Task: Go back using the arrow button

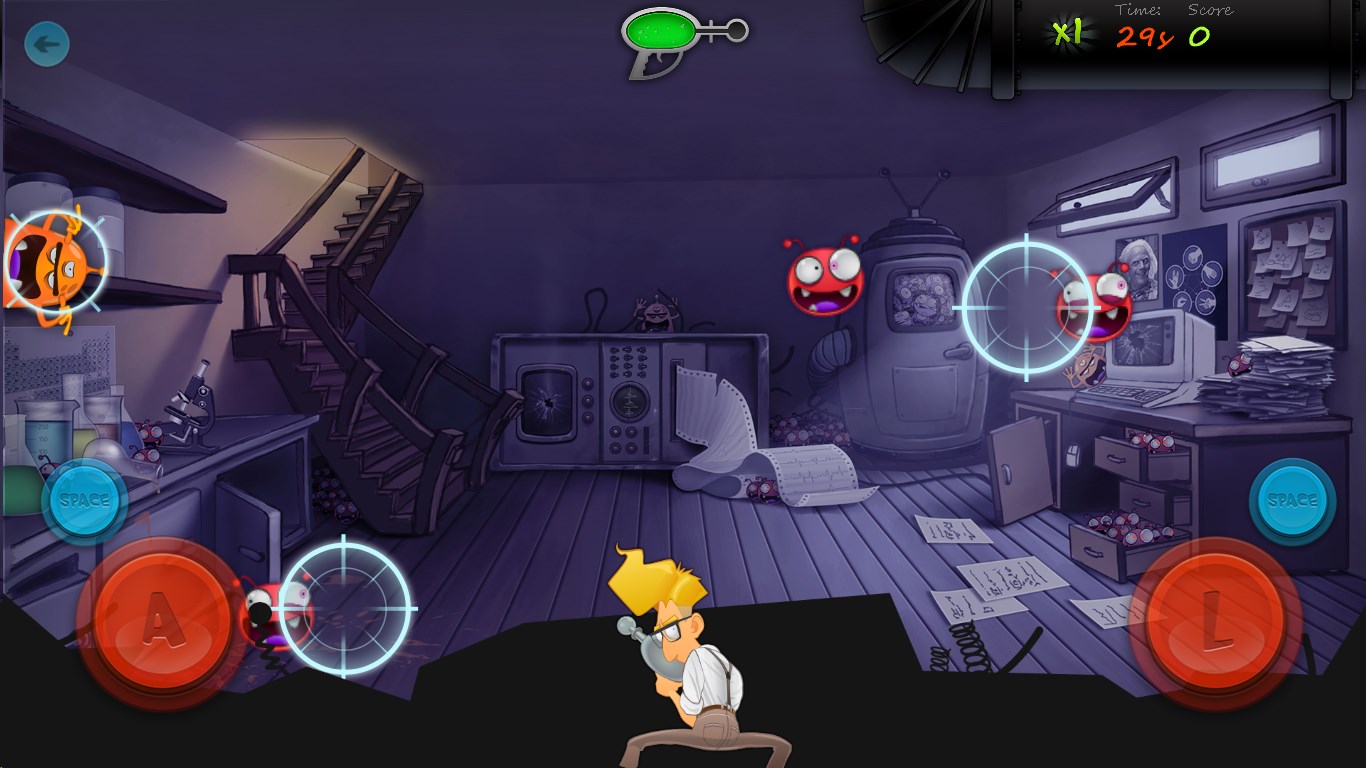Action: click(x=46, y=45)
